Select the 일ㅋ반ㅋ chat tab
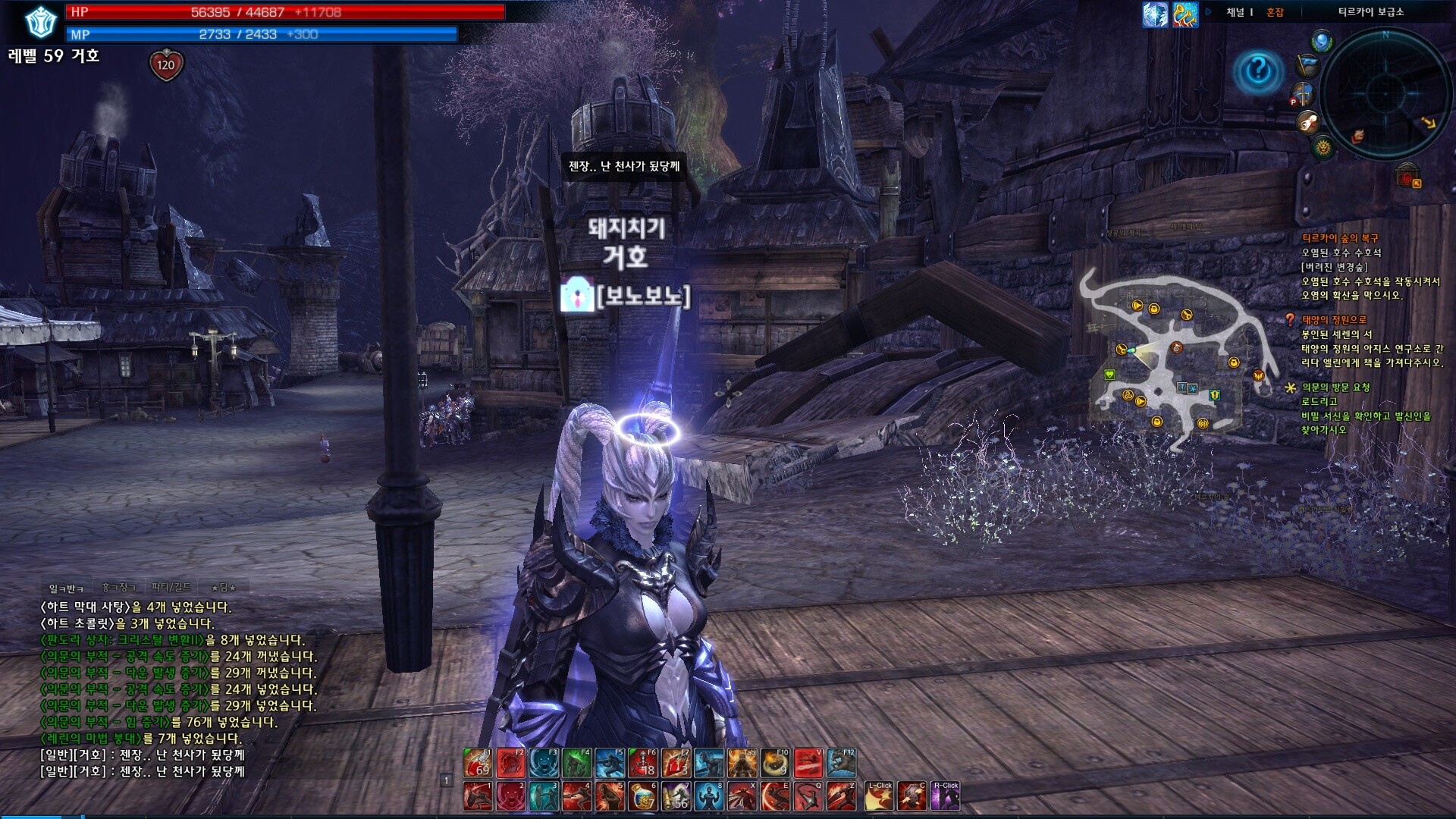Image resolution: width=1456 pixels, height=819 pixels. point(67,588)
